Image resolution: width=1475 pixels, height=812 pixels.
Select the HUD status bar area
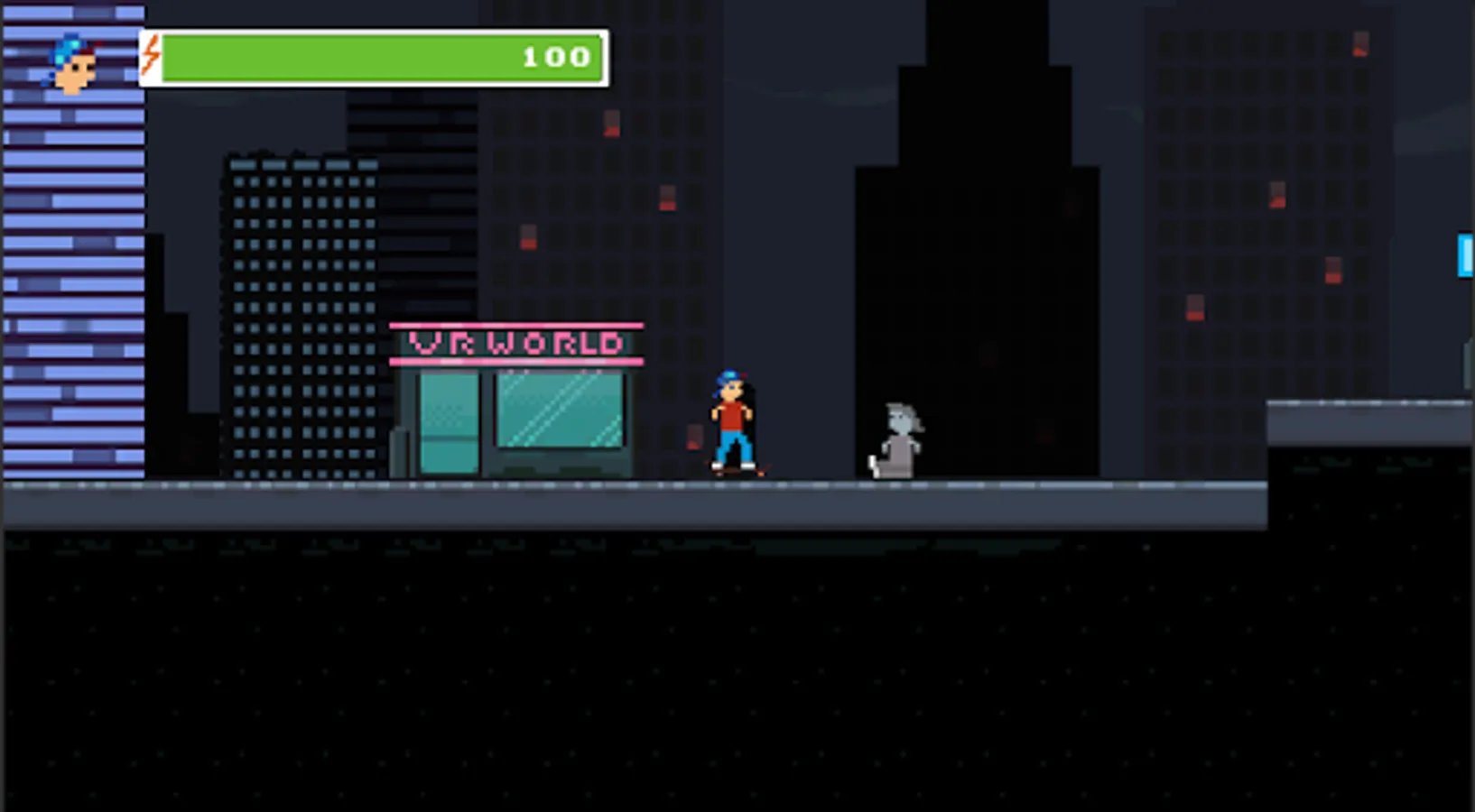[370, 57]
